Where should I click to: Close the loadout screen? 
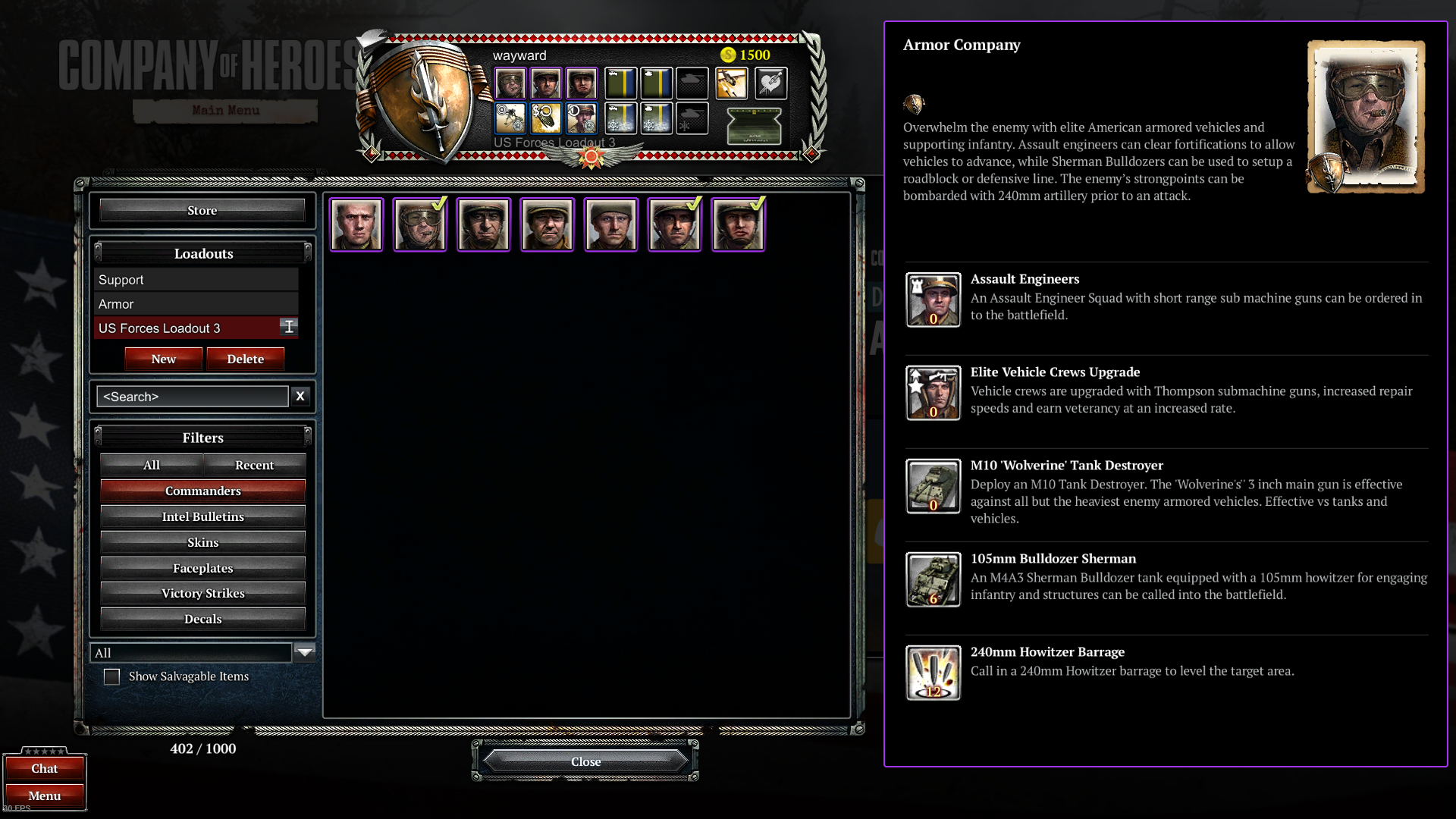pos(585,761)
